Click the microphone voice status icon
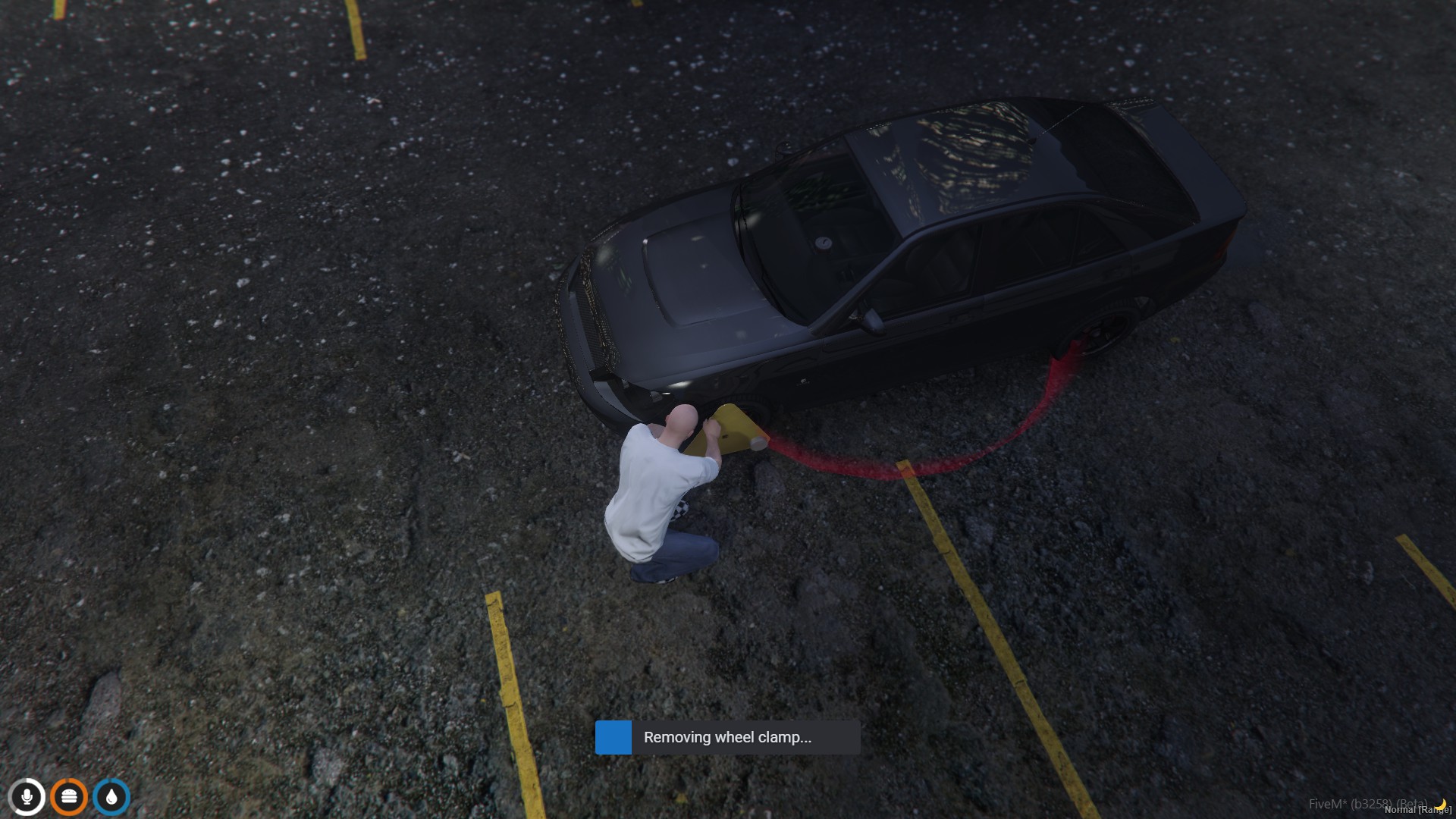1456x819 pixels. point(27,797)
